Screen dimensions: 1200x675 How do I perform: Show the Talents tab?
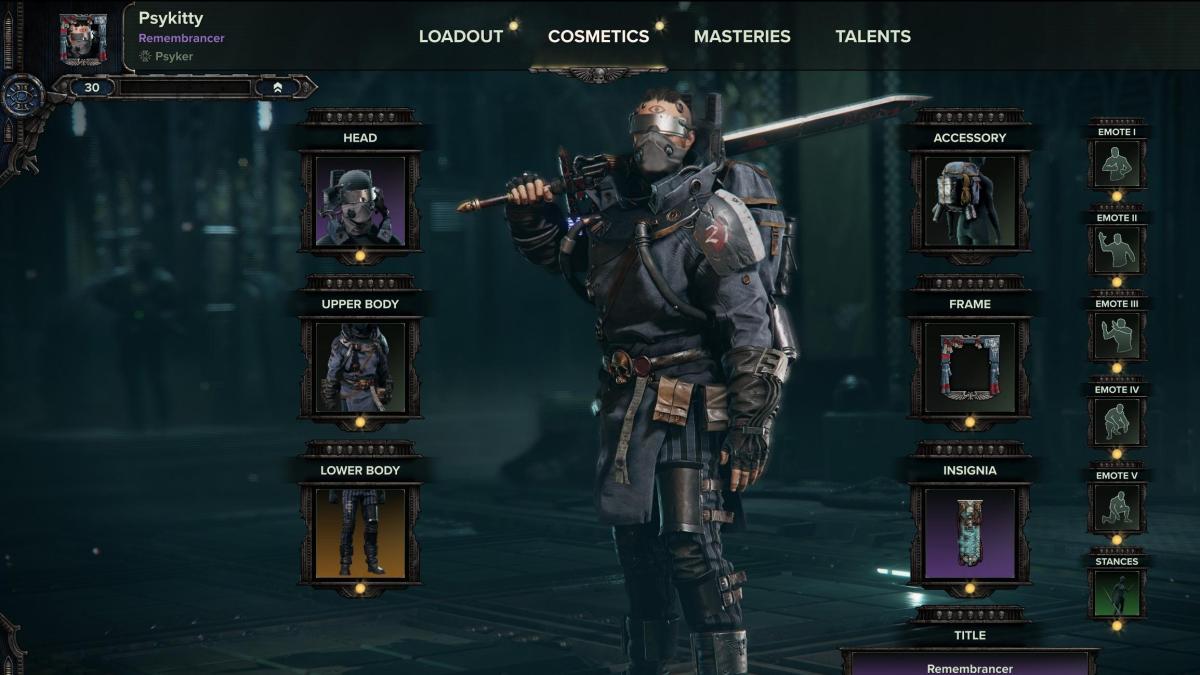(x=873, y=36)
